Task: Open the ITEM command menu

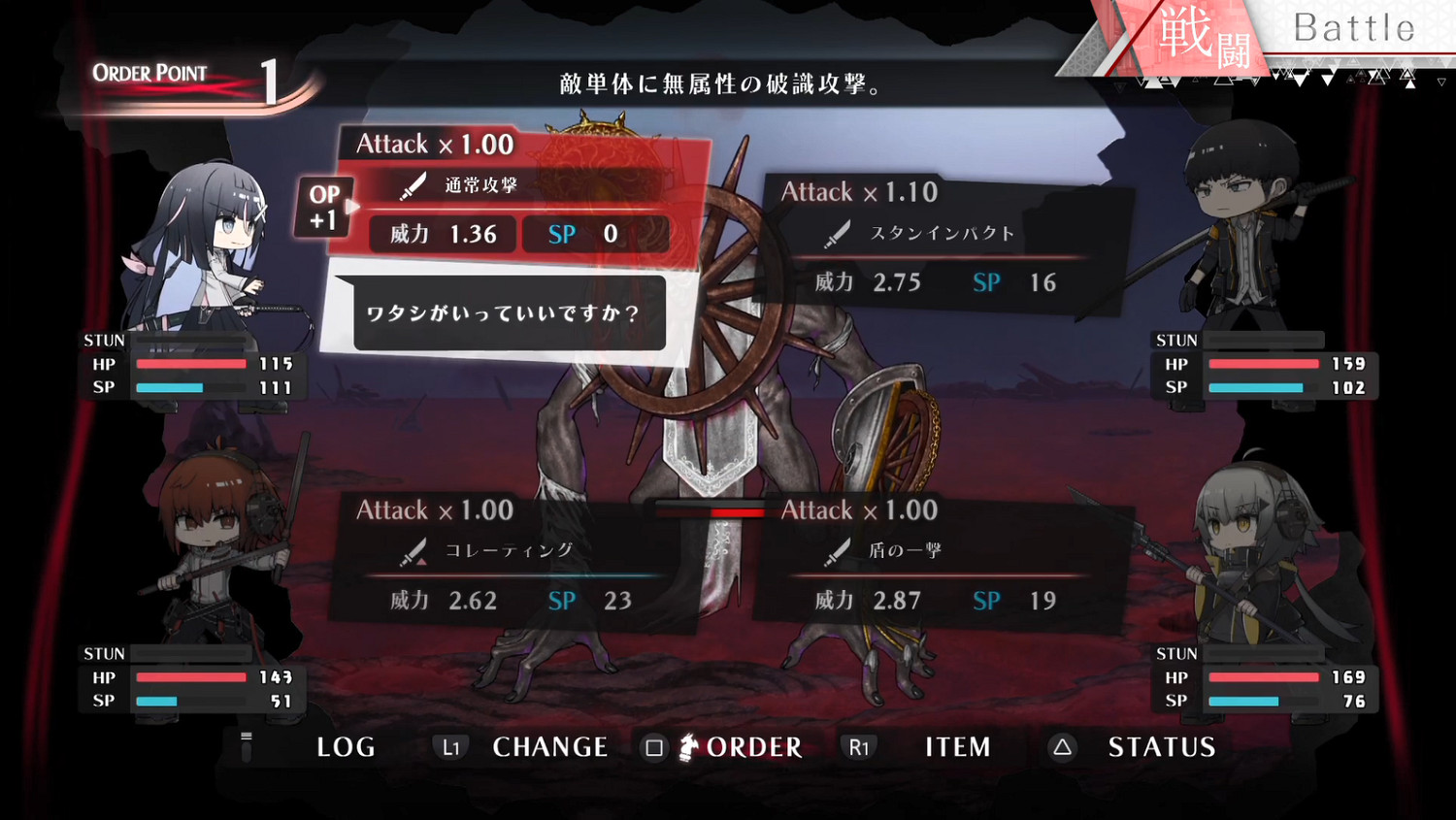Action: point(956,747)
